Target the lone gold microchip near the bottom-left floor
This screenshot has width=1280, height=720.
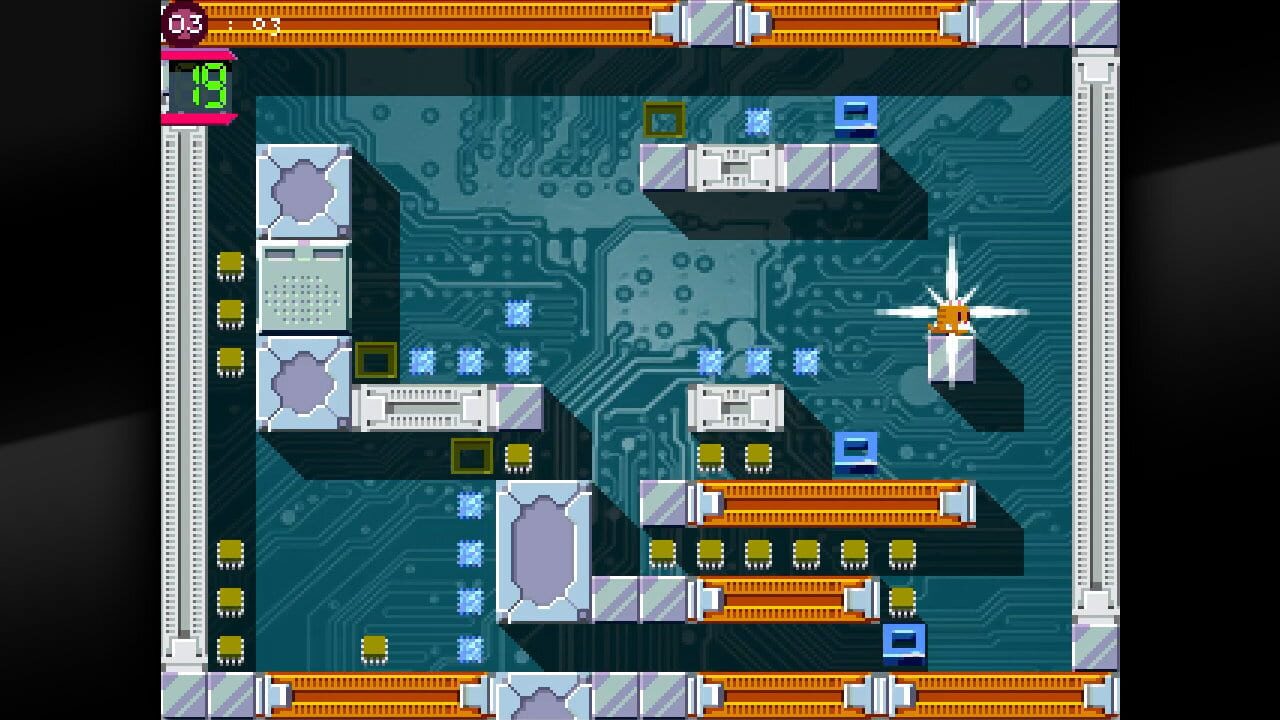pos(375,645)
